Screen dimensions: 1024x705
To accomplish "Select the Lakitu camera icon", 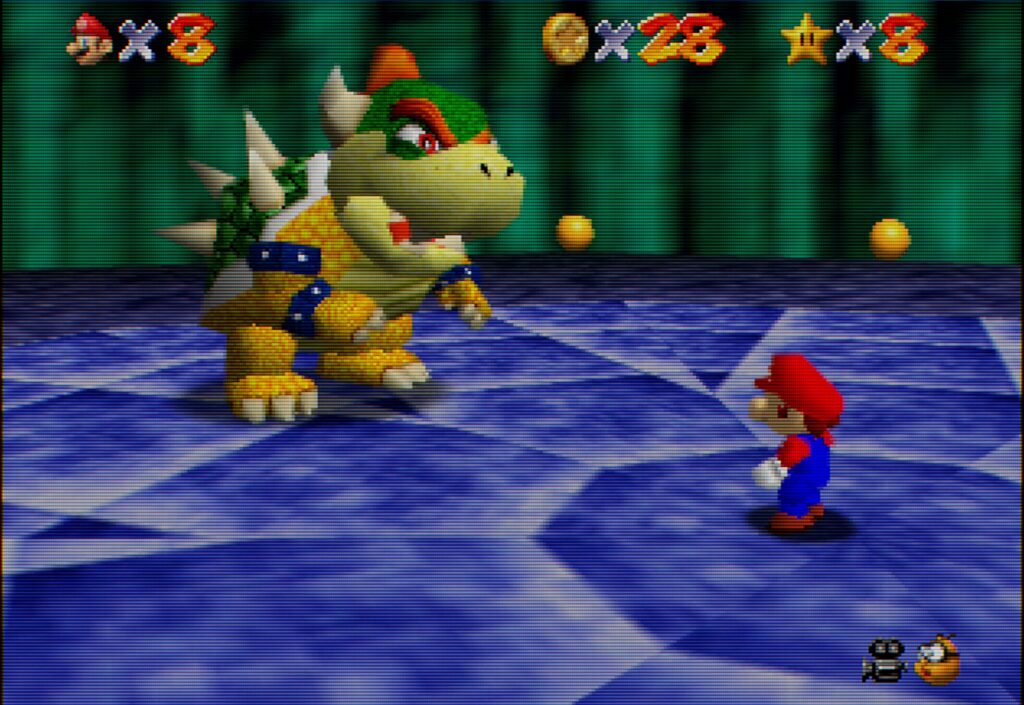I will click(x=937, y=660).
